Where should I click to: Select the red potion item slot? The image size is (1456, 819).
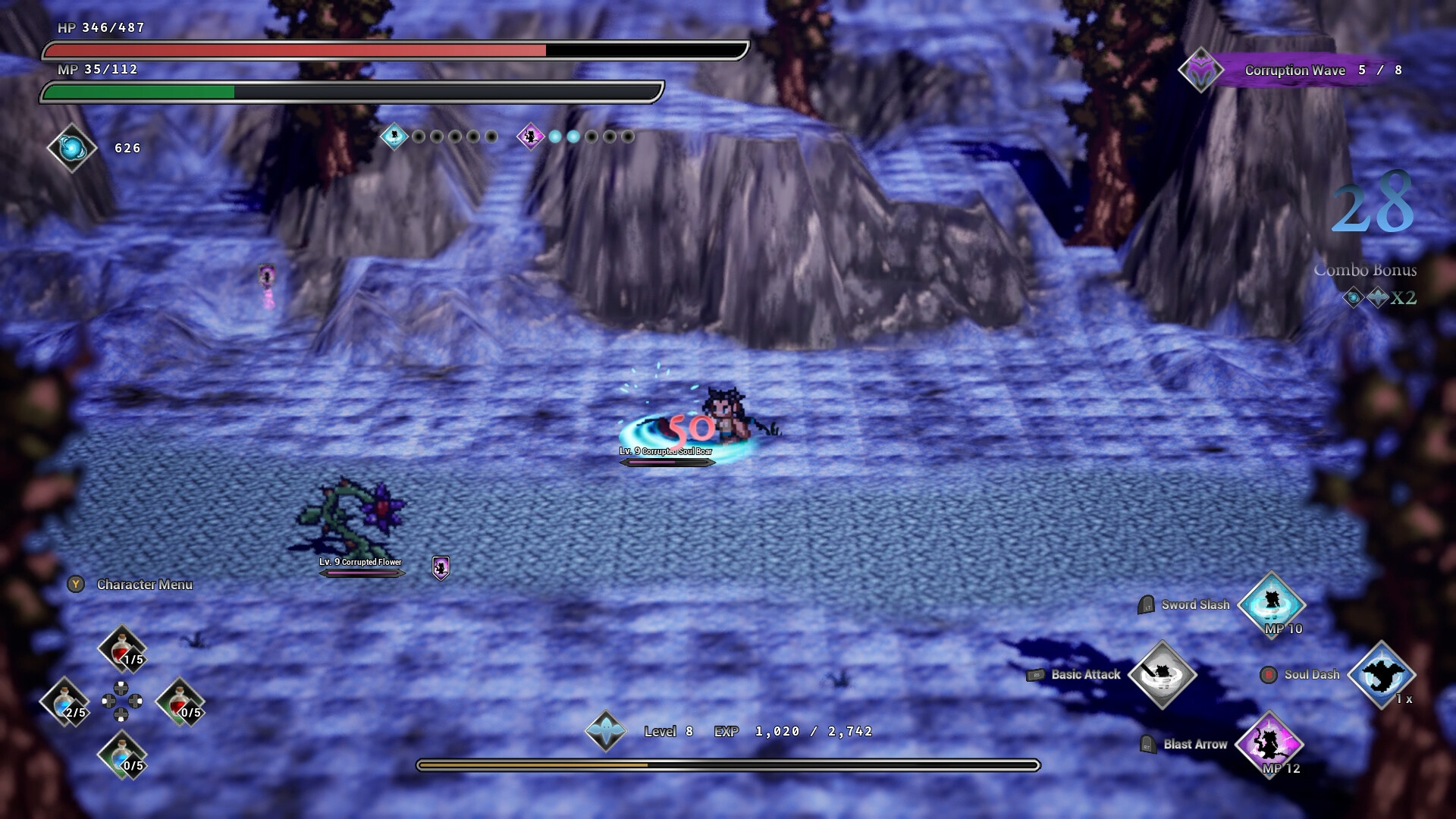[x=121, y=646]
